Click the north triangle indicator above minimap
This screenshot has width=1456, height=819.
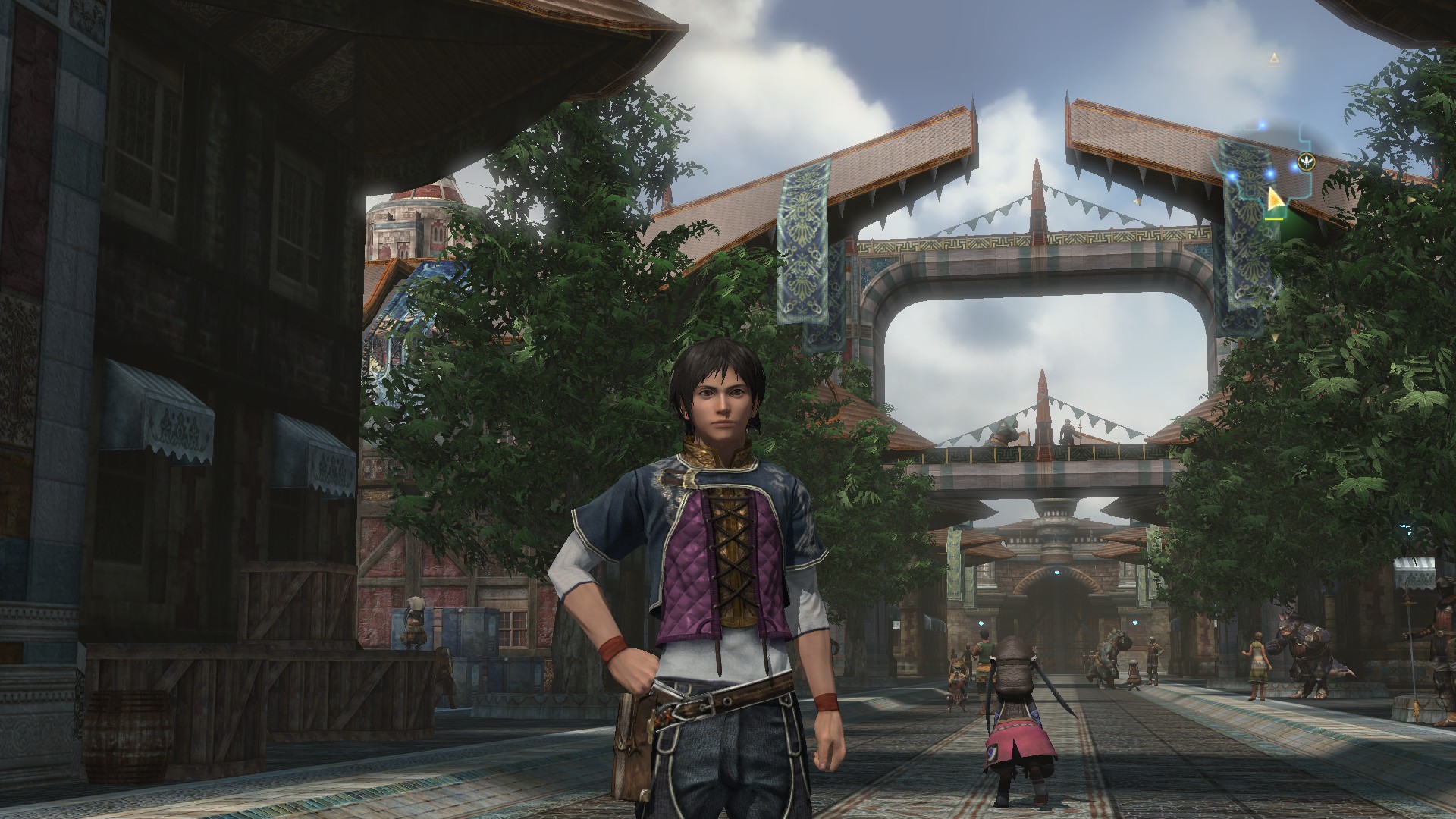1274,57
